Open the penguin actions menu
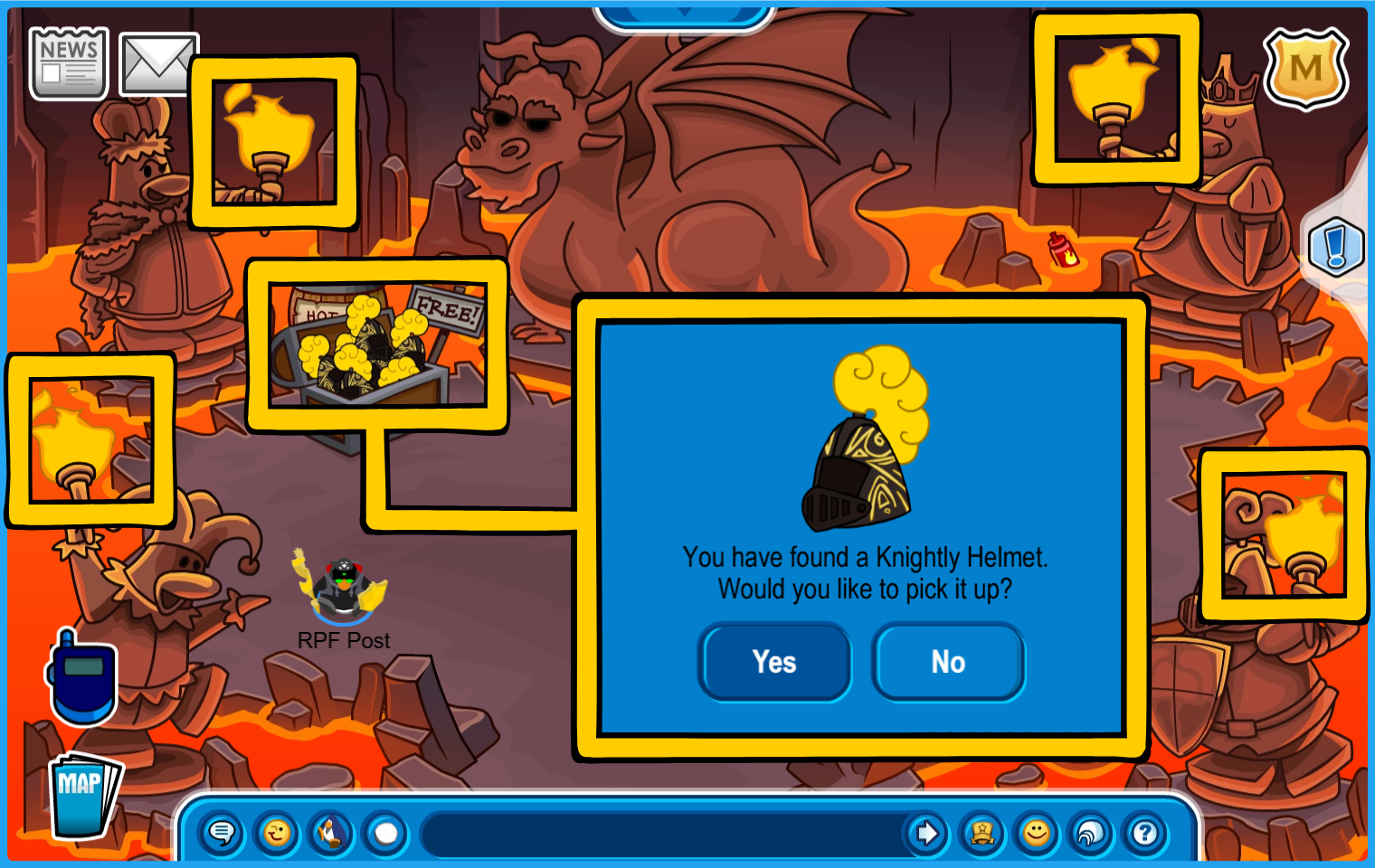The image size is (1375, 868). tap(331, 833)
